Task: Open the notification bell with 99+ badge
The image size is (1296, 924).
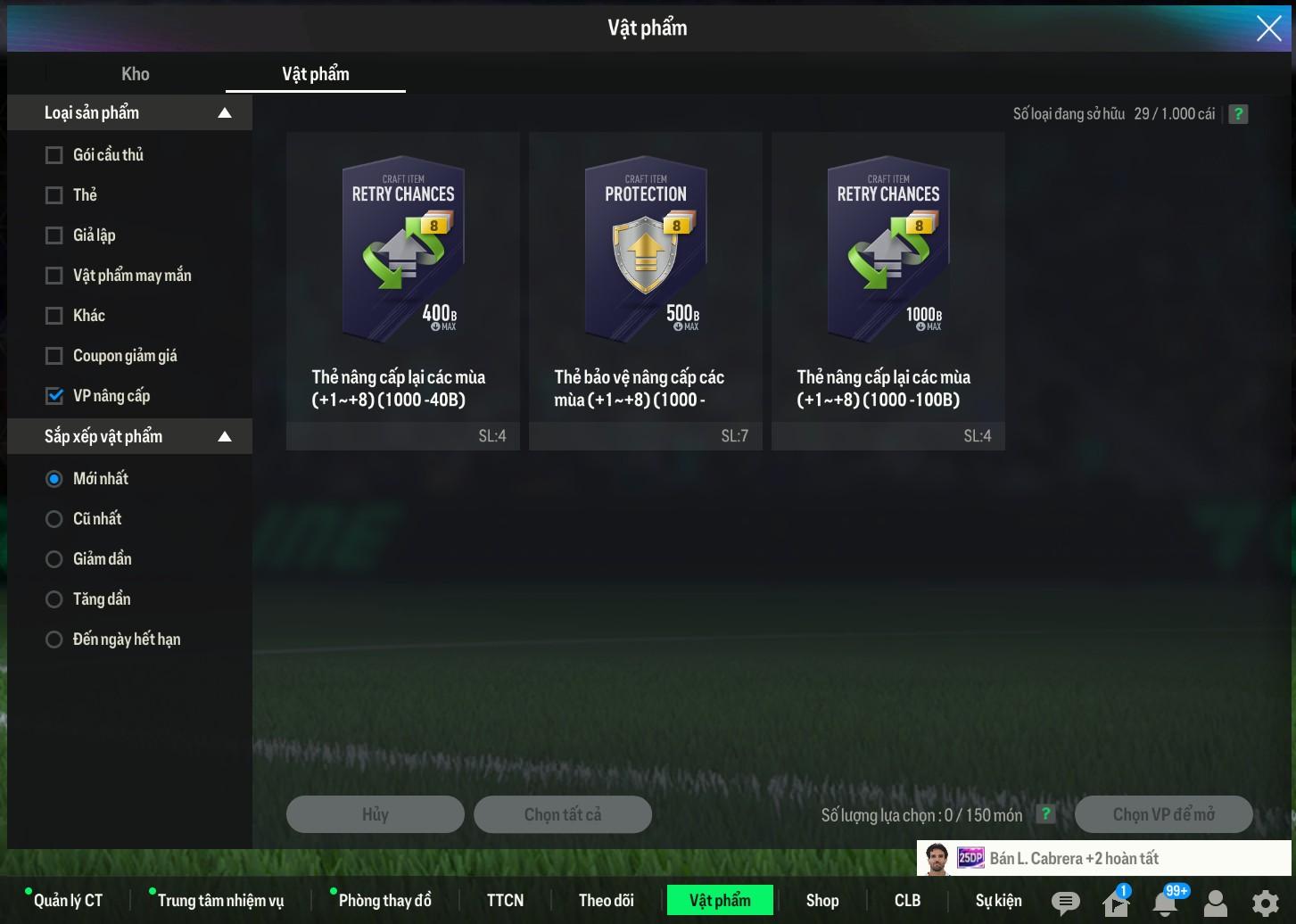Action: pos(1165,903)
